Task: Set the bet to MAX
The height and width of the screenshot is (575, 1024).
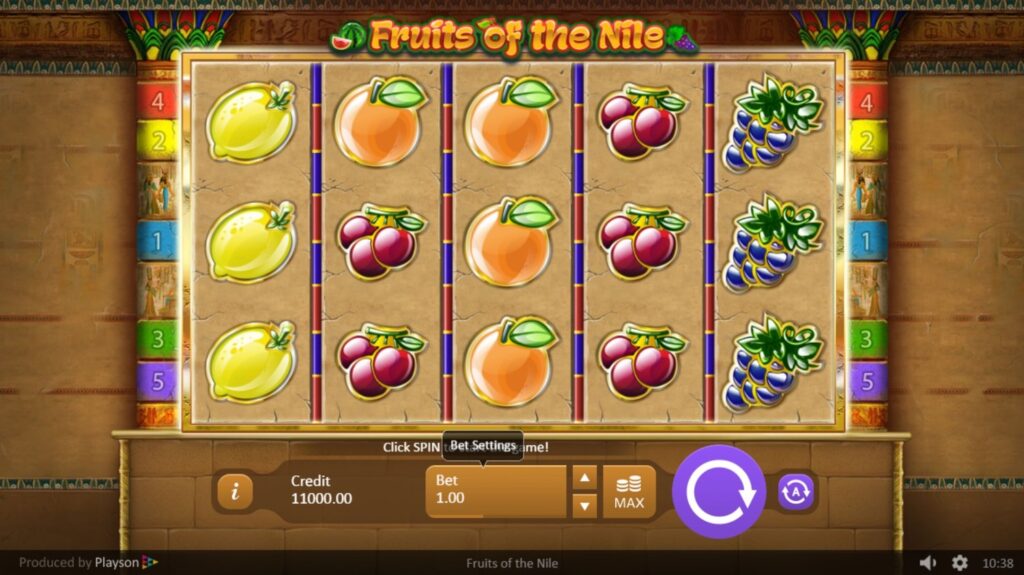Action: 629,492
